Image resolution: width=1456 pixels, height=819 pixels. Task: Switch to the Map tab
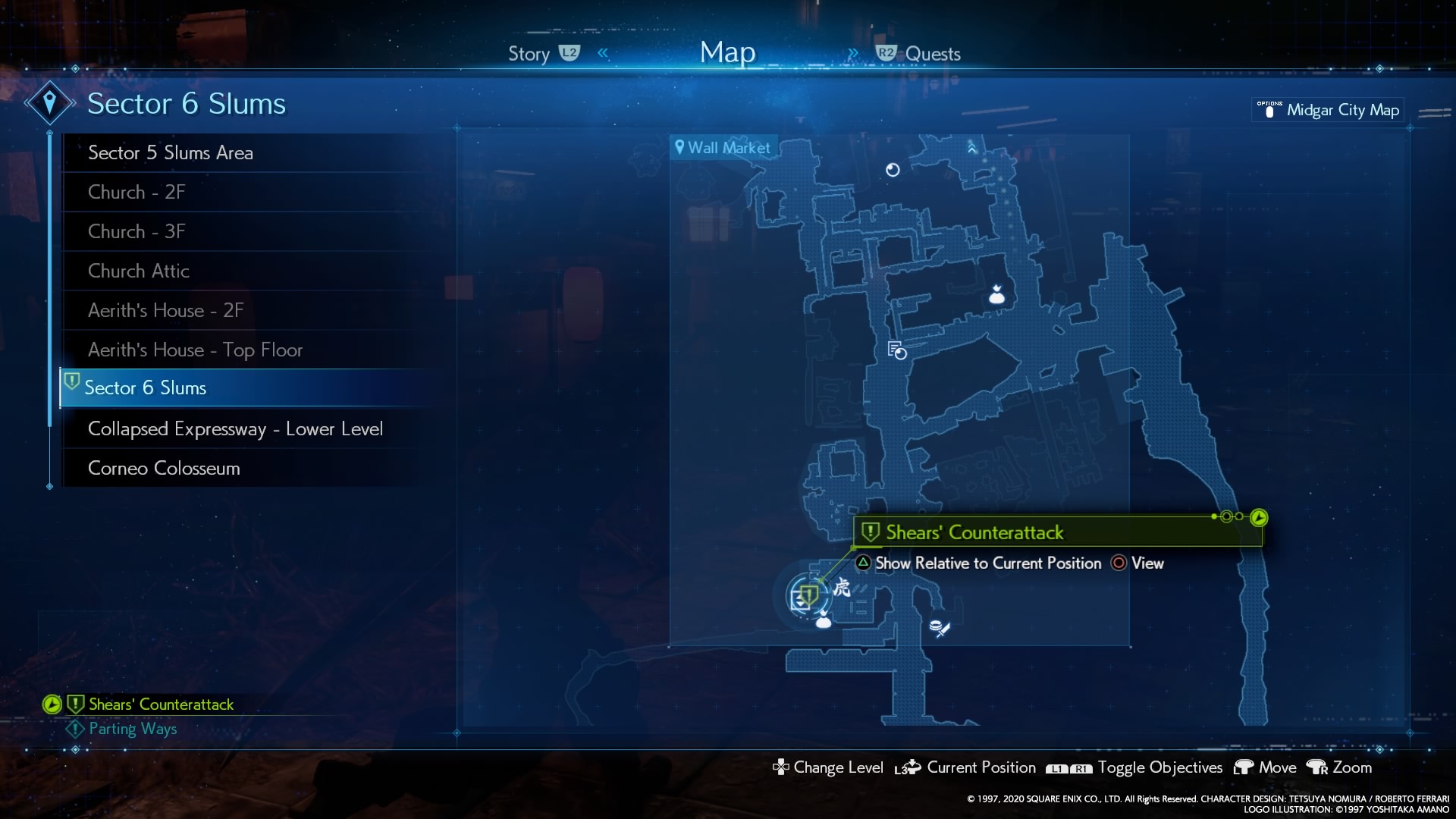pos(726,52)
